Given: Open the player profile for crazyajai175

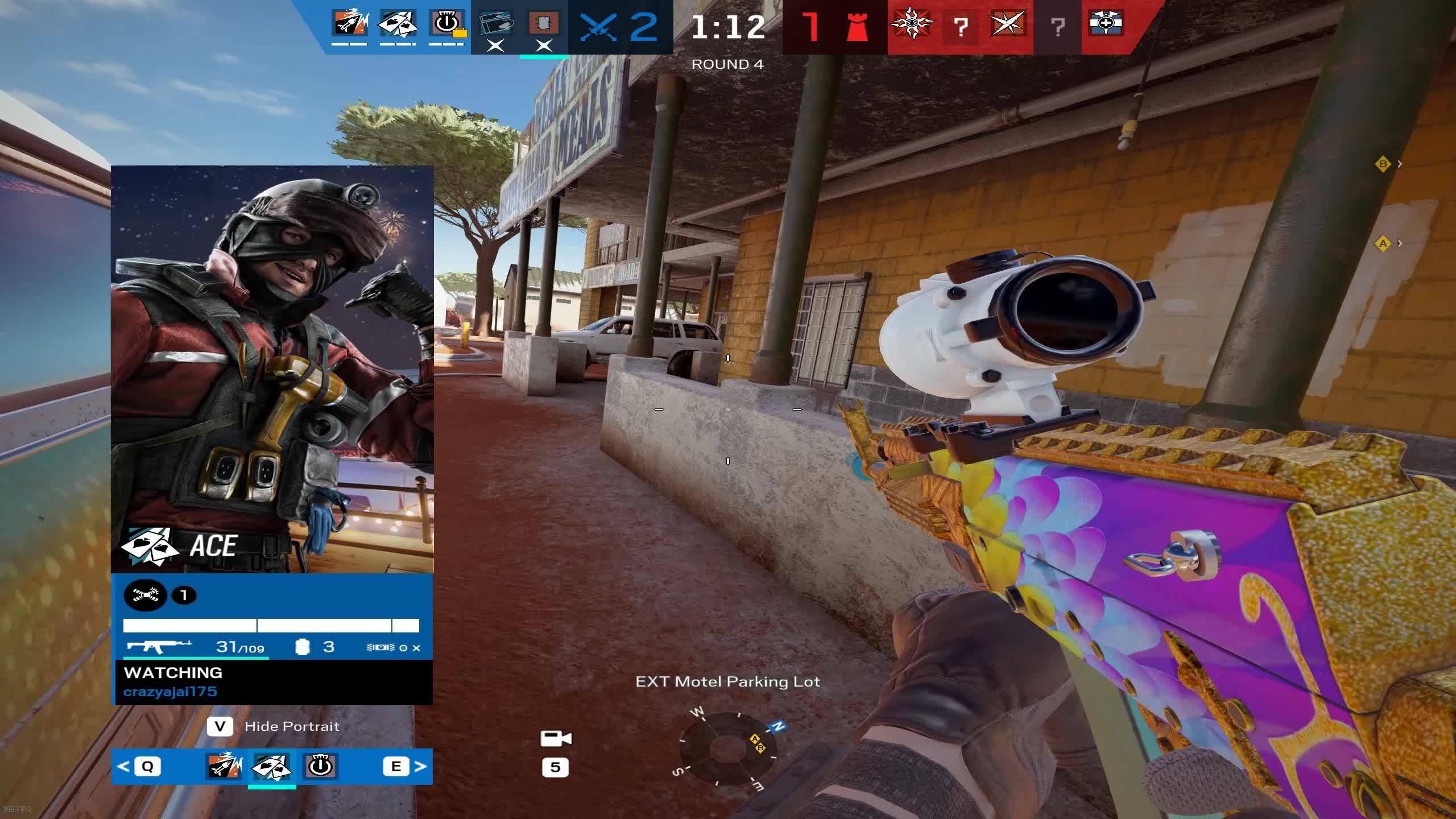Looking at the screenshot, I should [171, 692].
